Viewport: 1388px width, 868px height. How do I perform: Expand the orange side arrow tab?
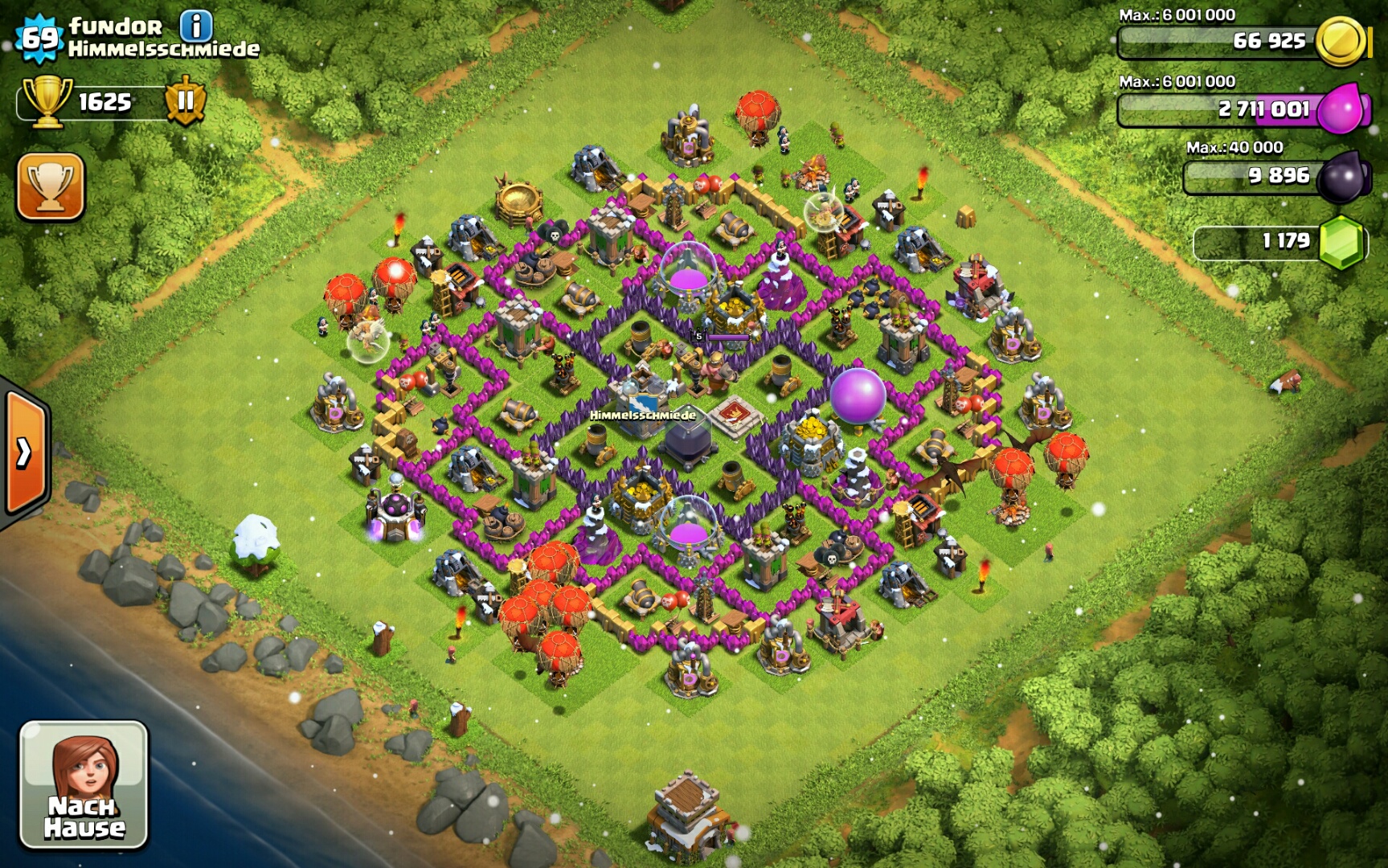[x=25, y=453]
